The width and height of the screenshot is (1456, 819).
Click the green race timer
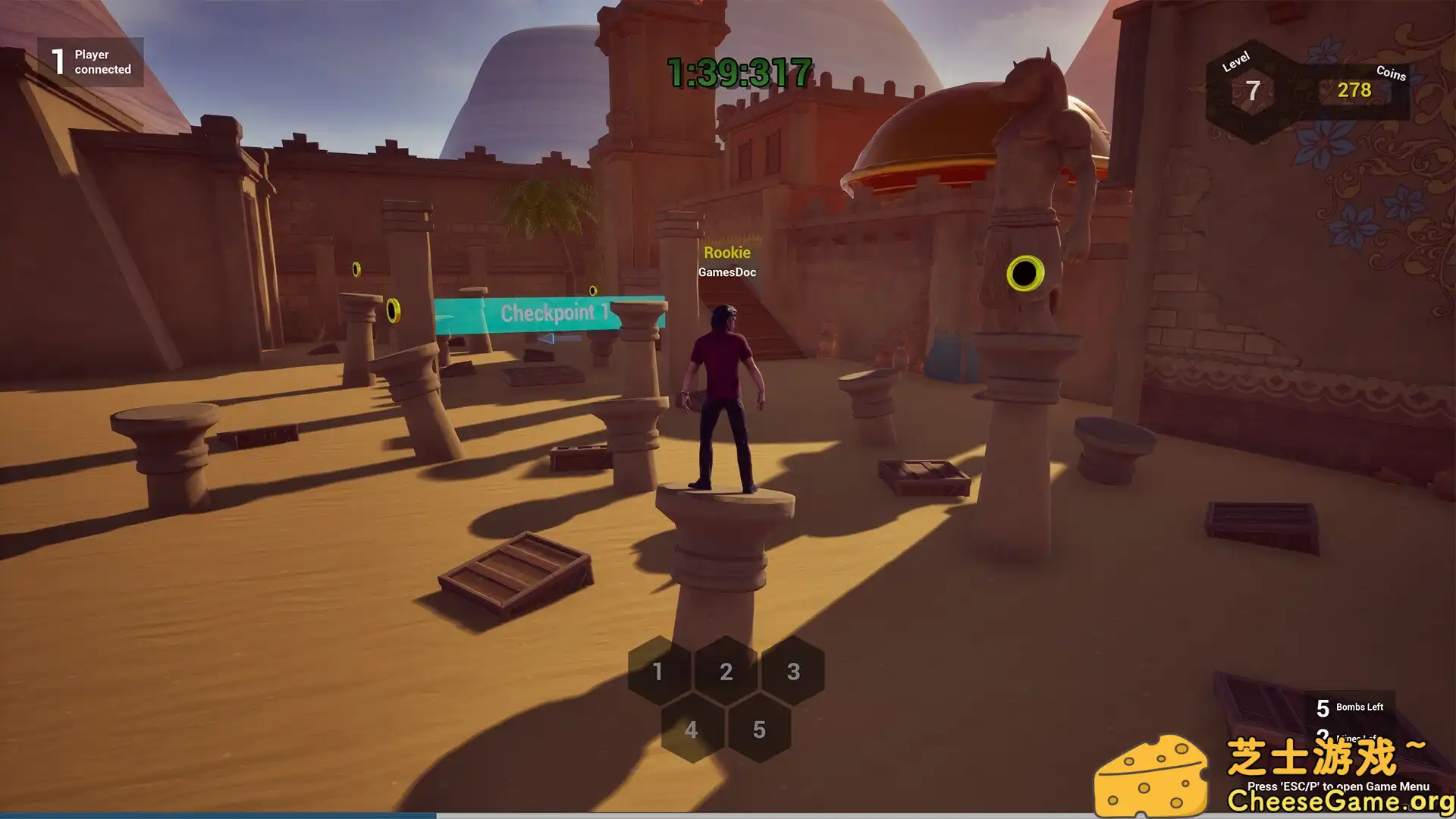[x=737, y=74]
